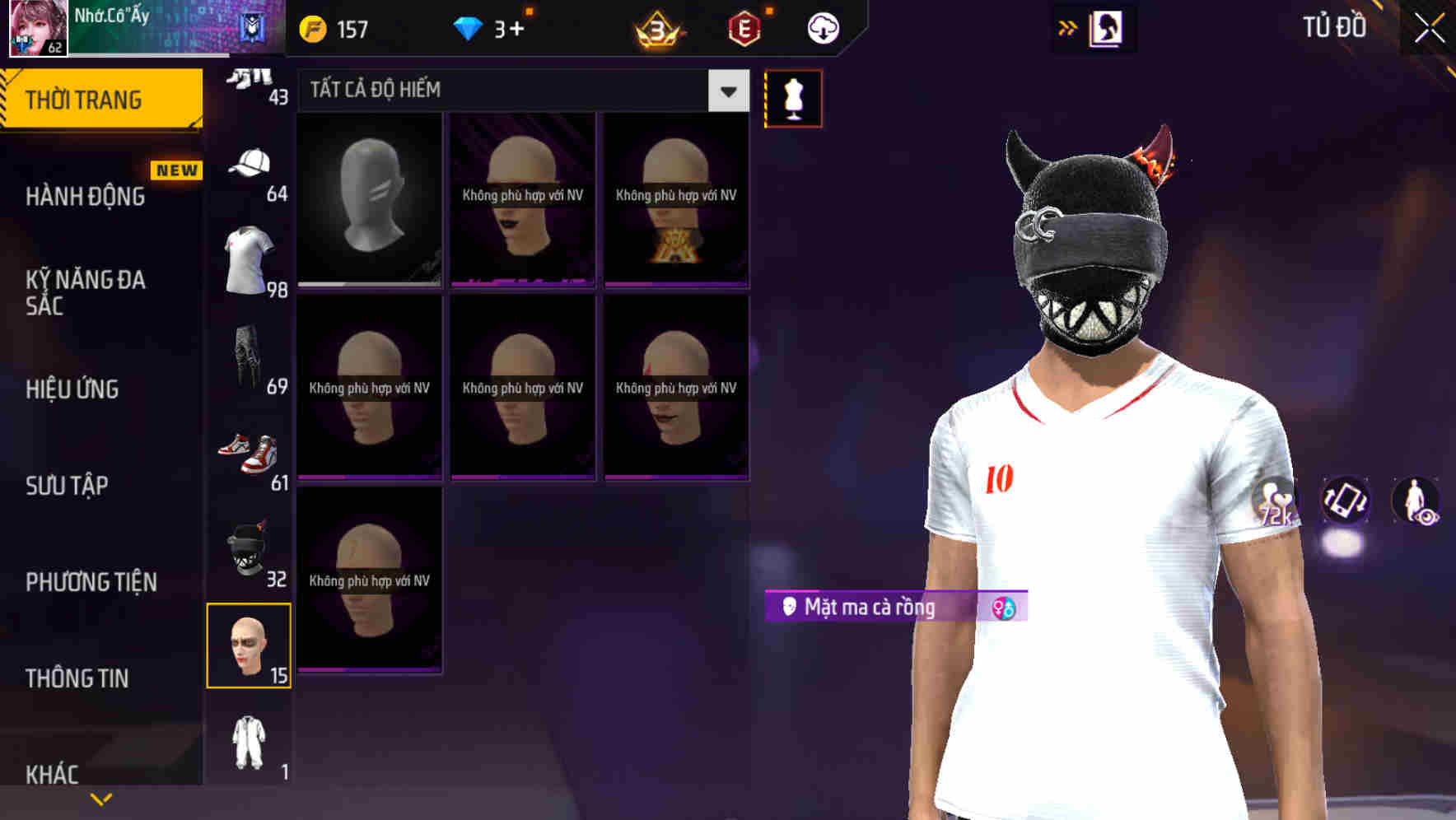
Task: Click the profile picture frame toggle near chevrons
Action: click(x=1109, y=27)
